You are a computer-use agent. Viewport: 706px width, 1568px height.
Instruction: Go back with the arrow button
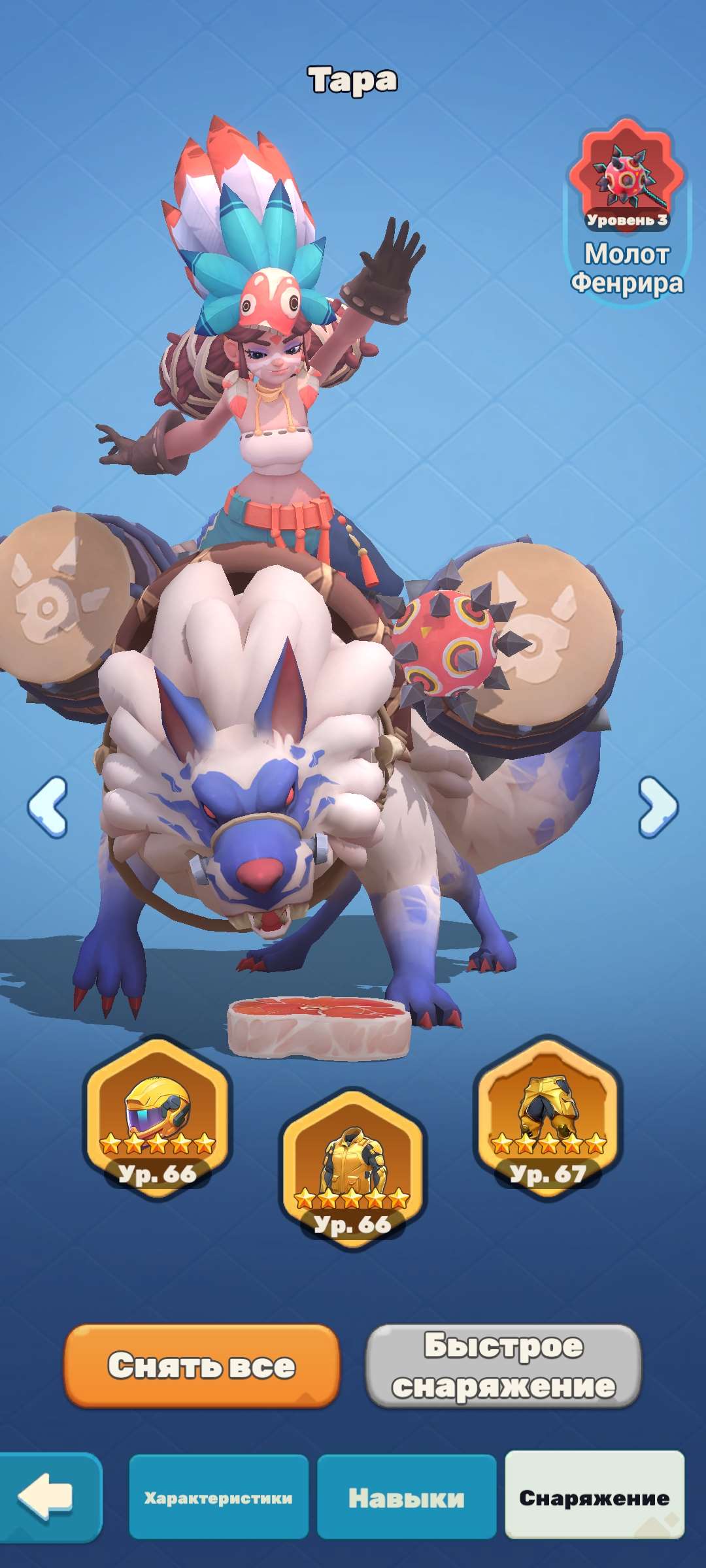47,1496
